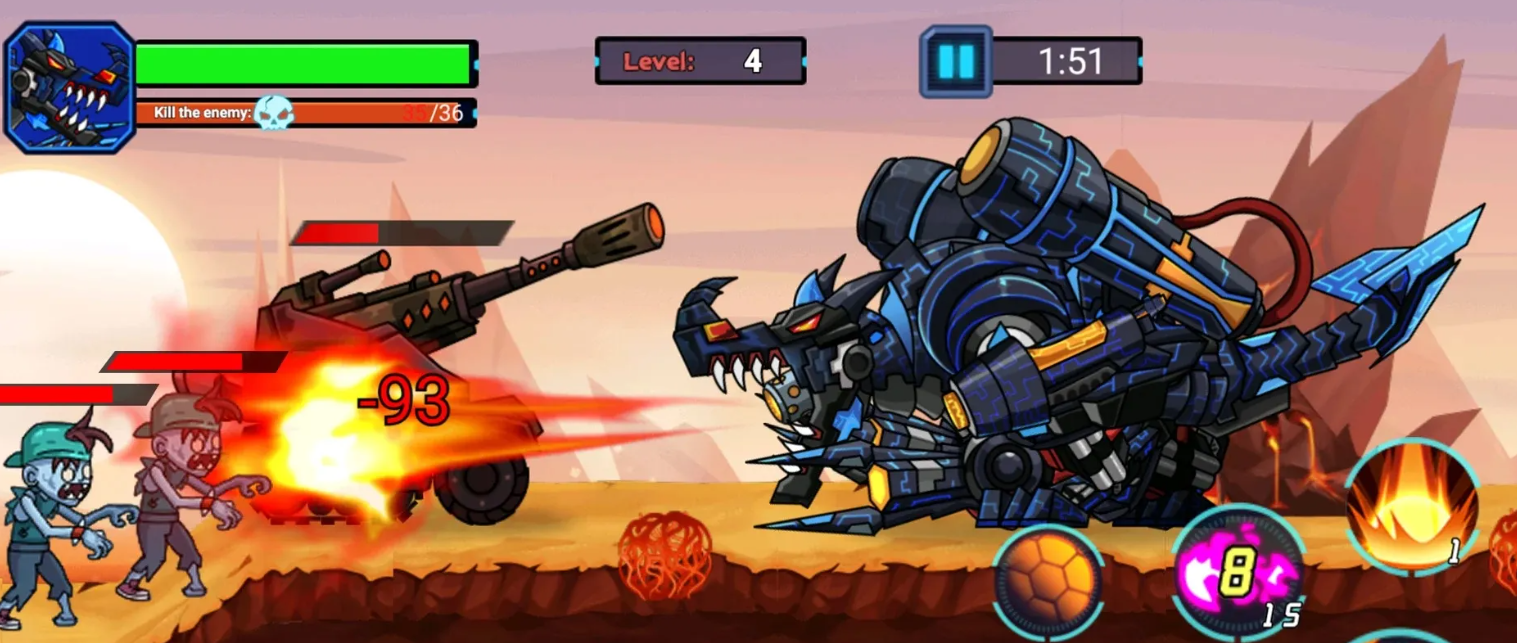Trigger the pink flame skill on cooldown
This screenshot has height=643, width=1517.
point(1238,574)
